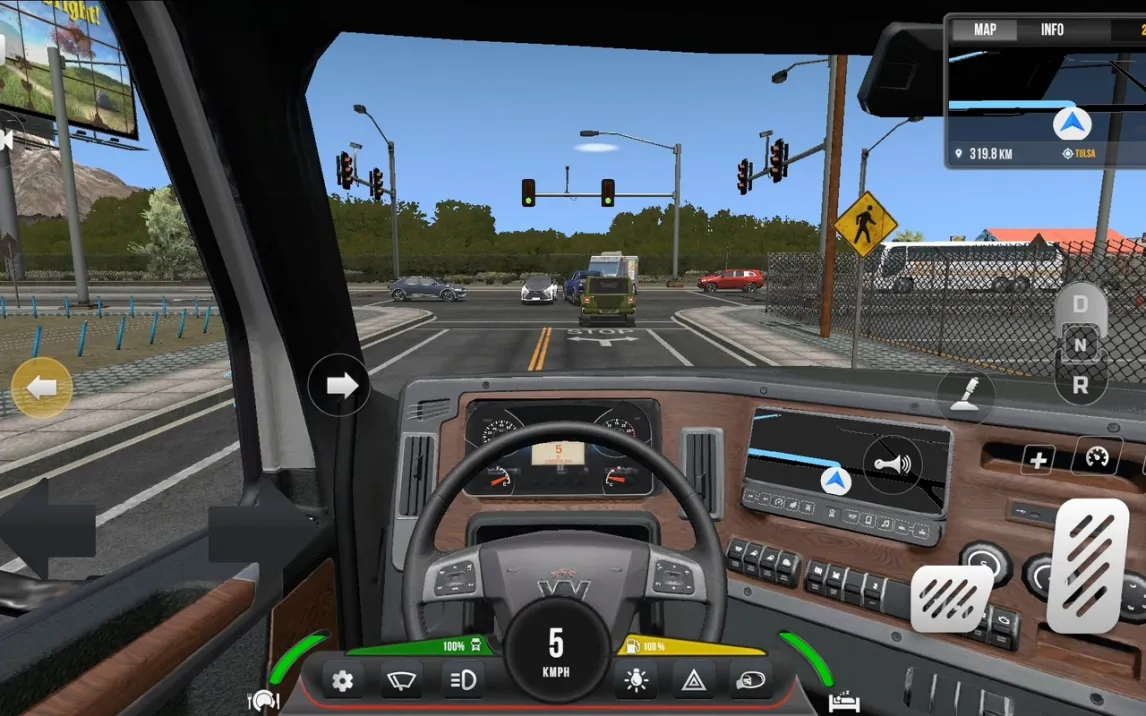The image size is (1146, 716).
Task: Switch to the INFO tab
Action: click(x=1052, y=30)
